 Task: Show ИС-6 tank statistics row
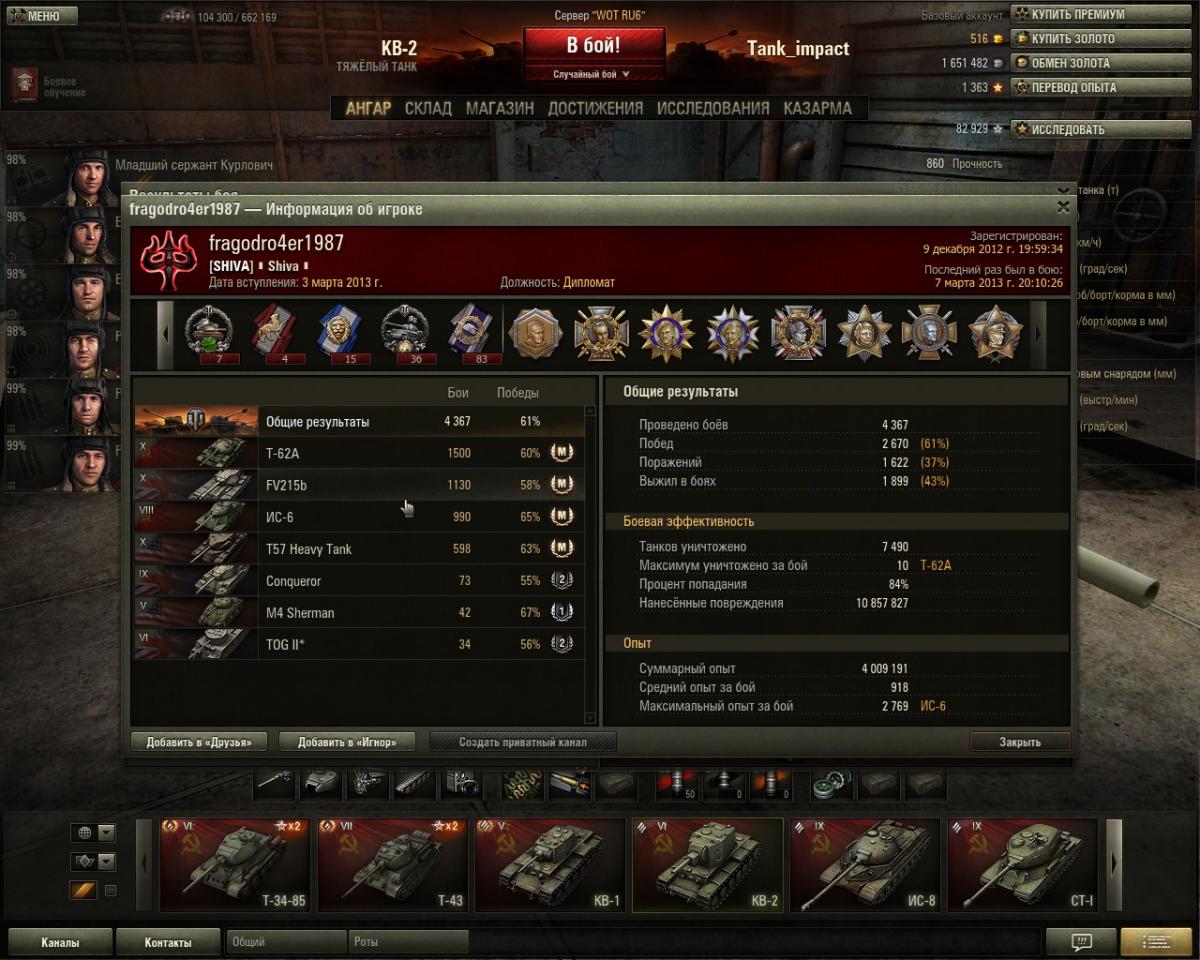coord(358,517)
